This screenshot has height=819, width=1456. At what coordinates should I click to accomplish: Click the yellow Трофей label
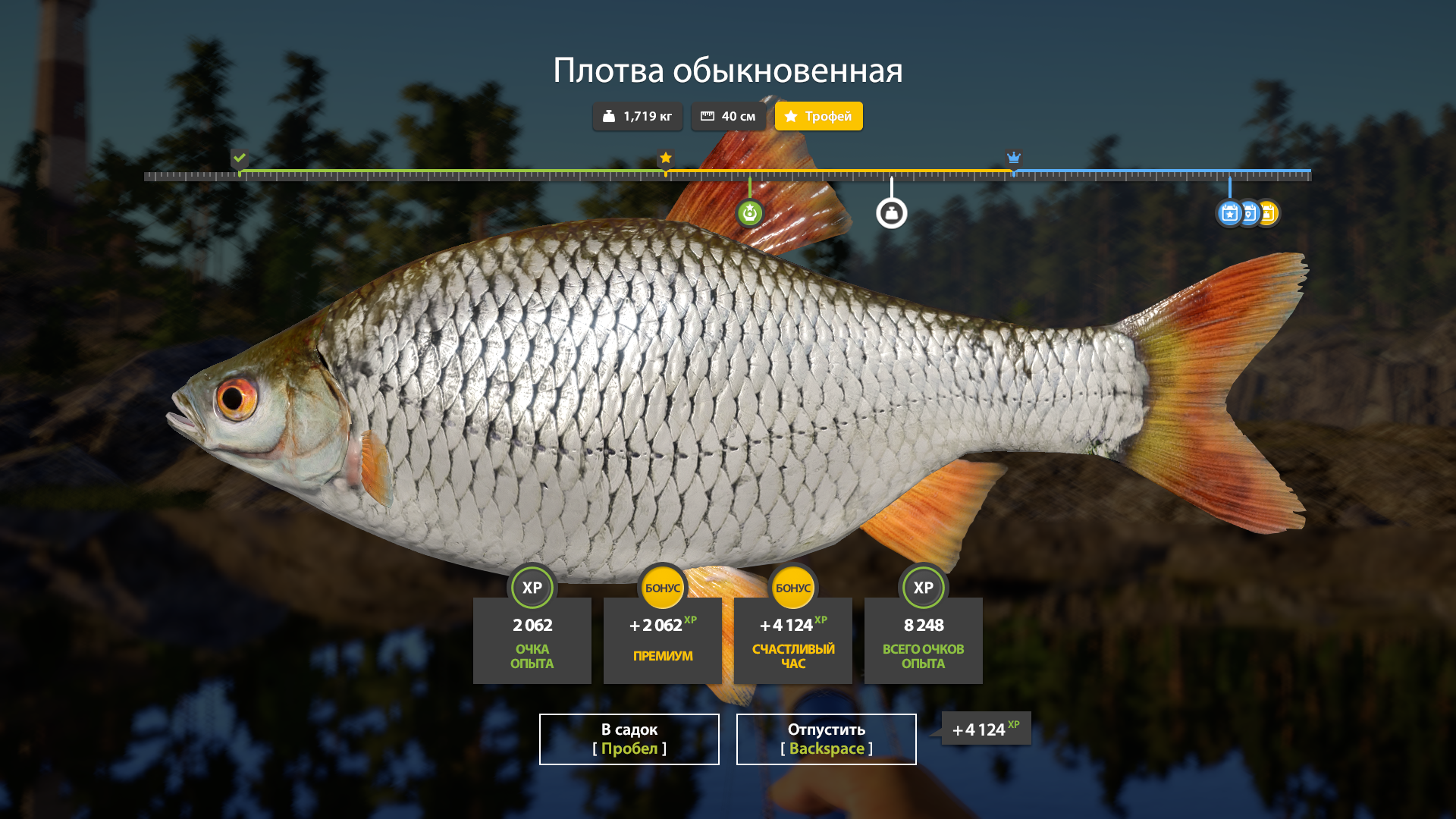click(x=829, y=116)
